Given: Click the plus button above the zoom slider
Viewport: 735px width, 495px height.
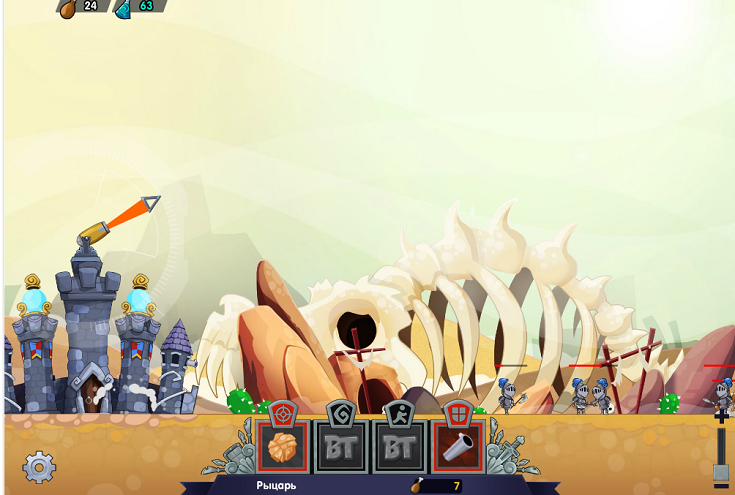Looking at the screenshot, I should coord(722,418).
